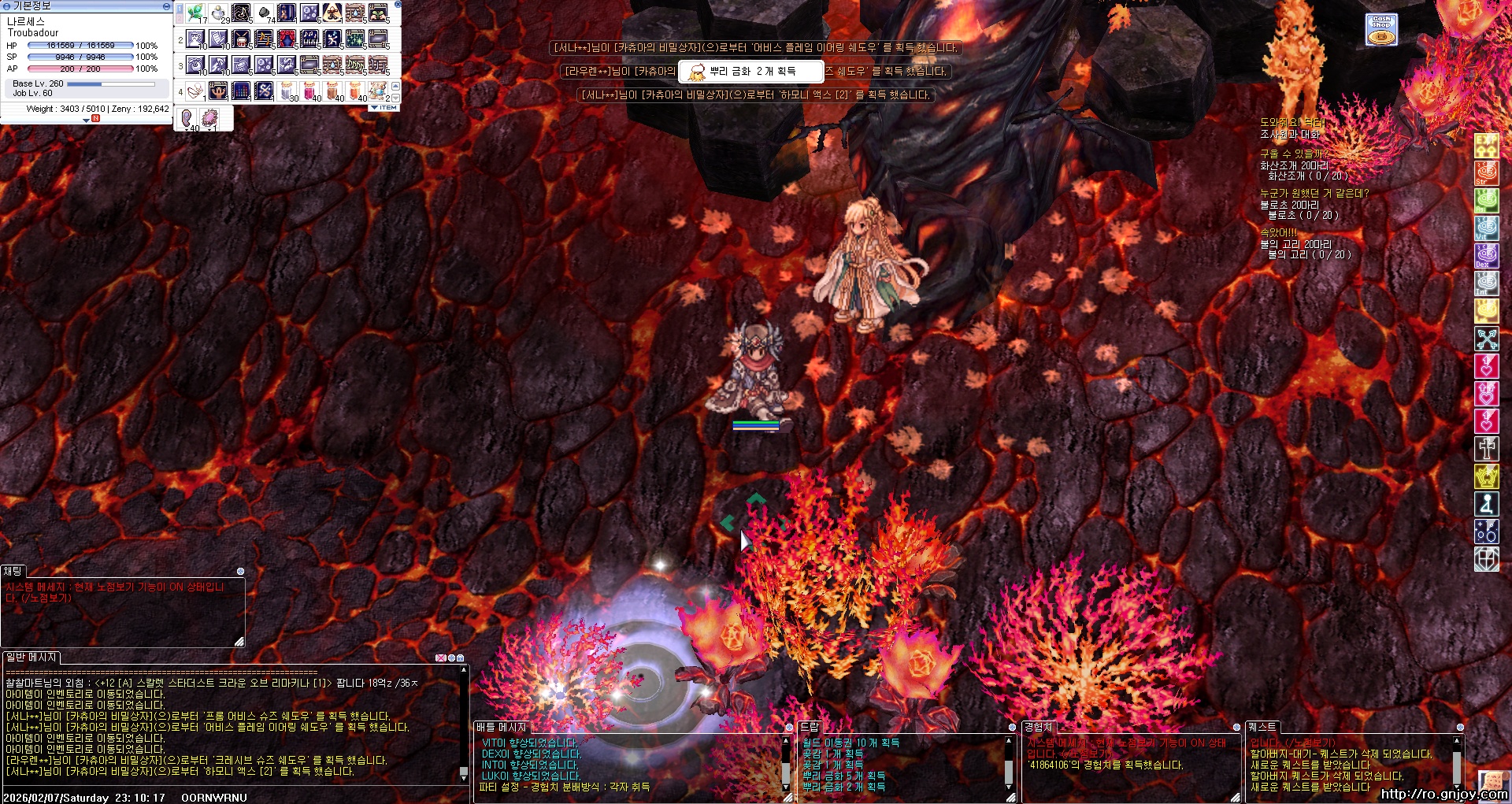
Task: Expand the ITEM dropdown on hotbar
Action: coord(384,108)
